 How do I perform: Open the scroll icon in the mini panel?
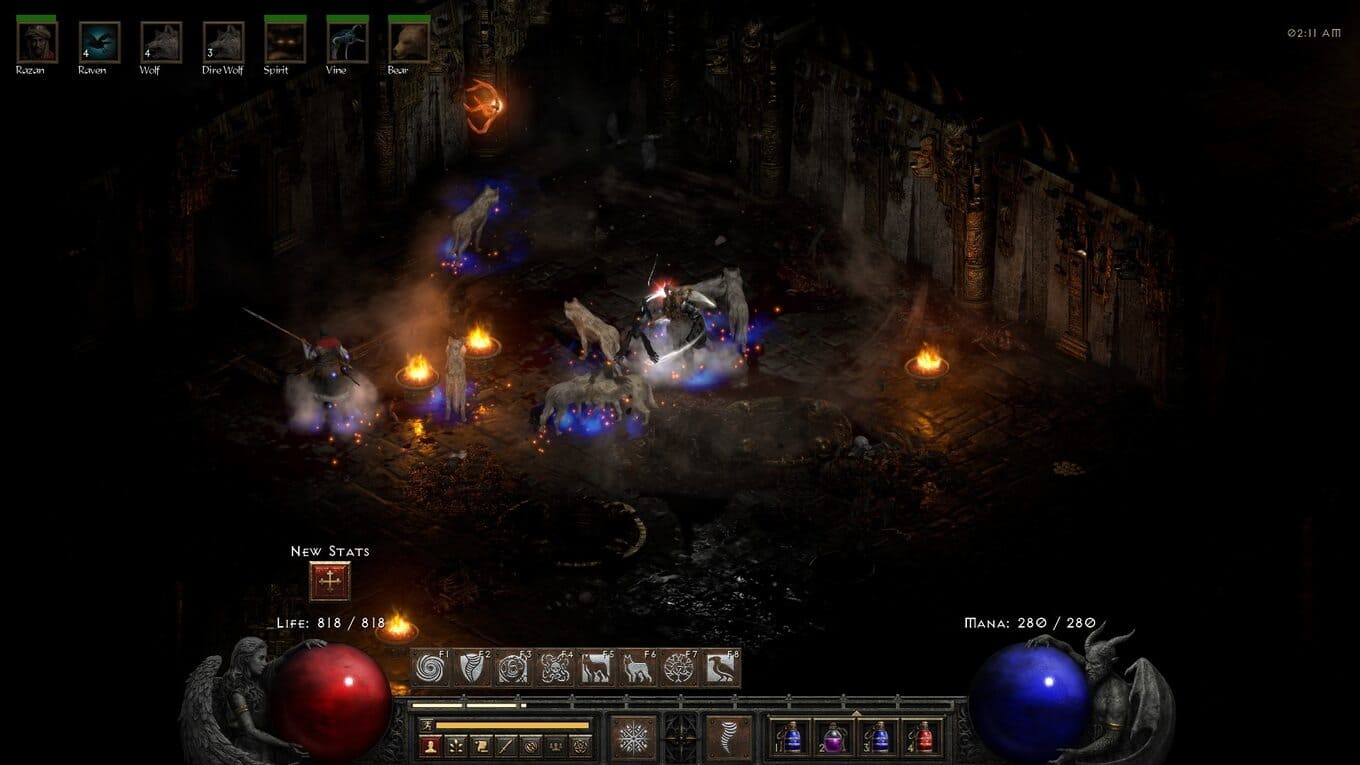481,745
